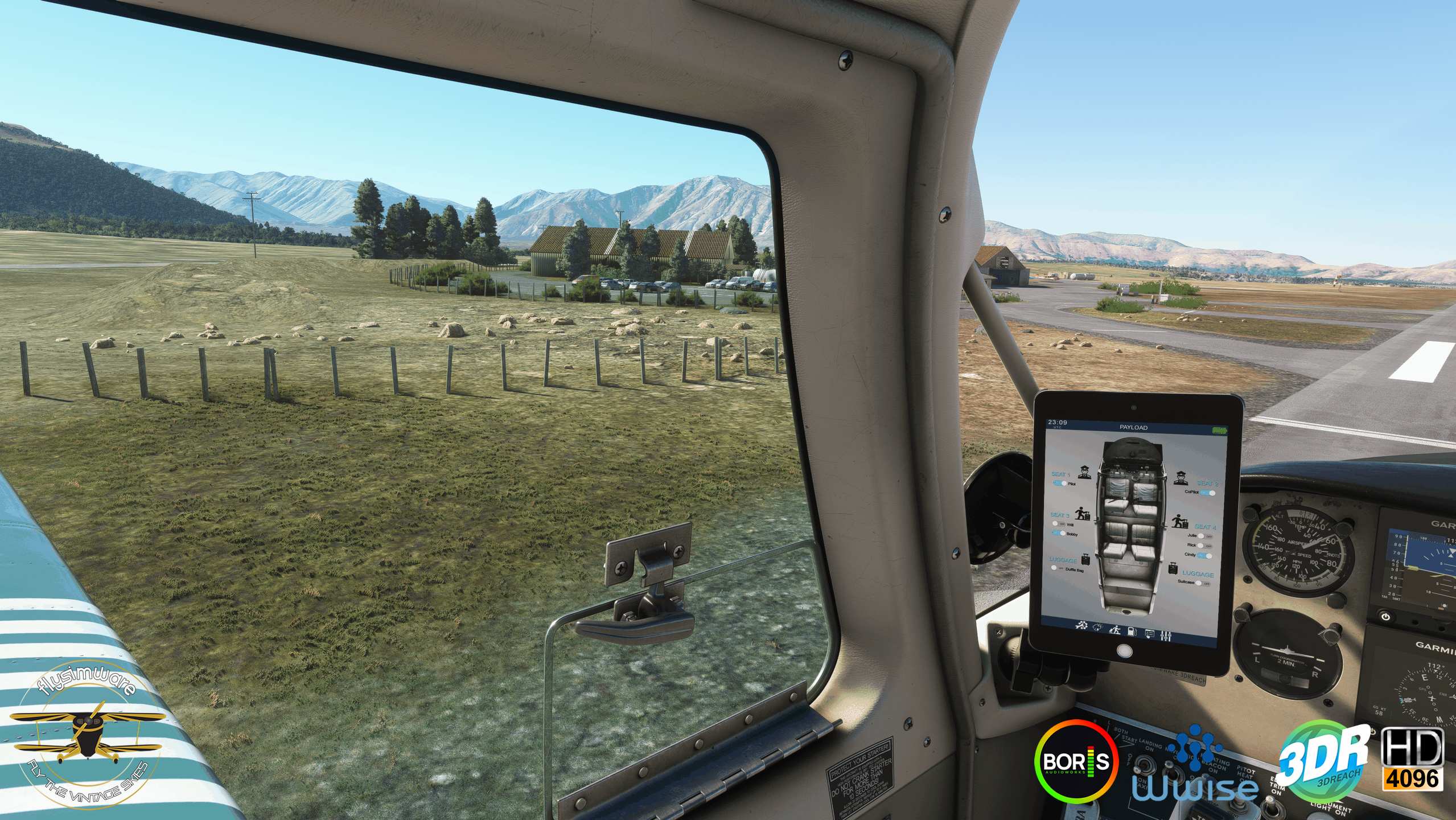This screenshot has width=1456, height=820.
Task: Enable passenger Julie in Seat 4
Action: (1204, 536)
